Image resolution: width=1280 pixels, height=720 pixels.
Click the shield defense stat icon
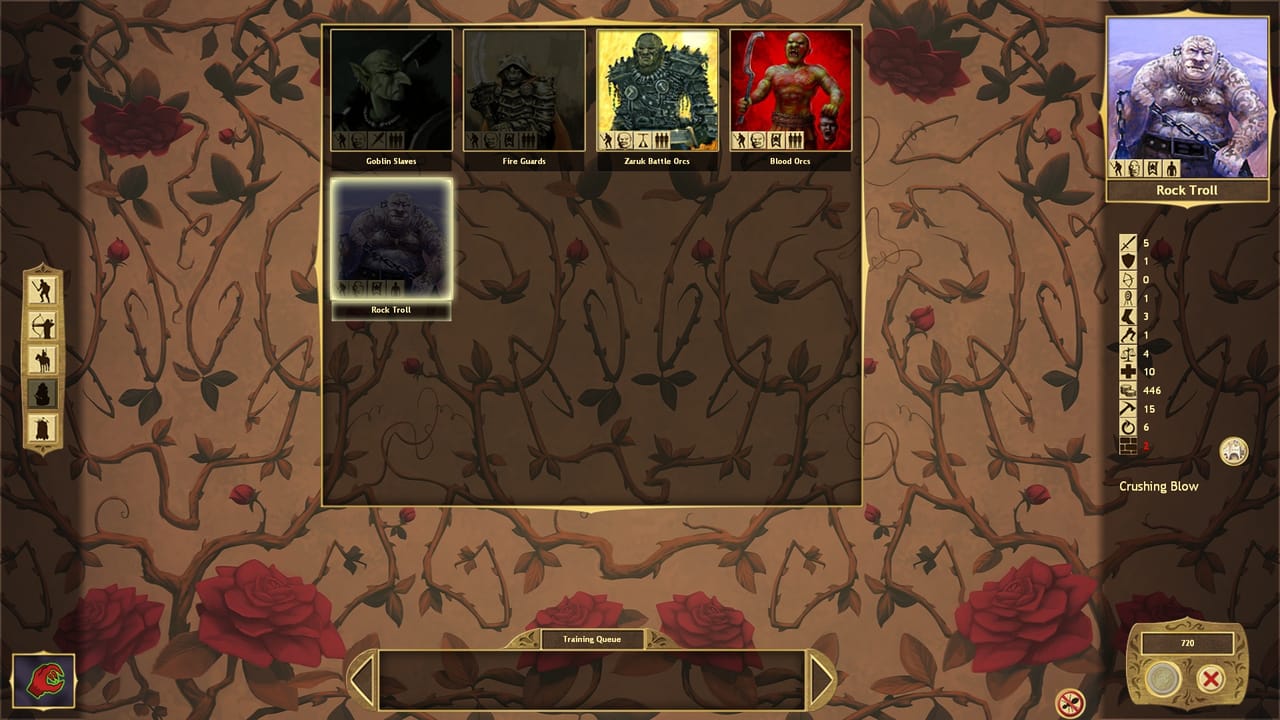(x=1127, y=261)
